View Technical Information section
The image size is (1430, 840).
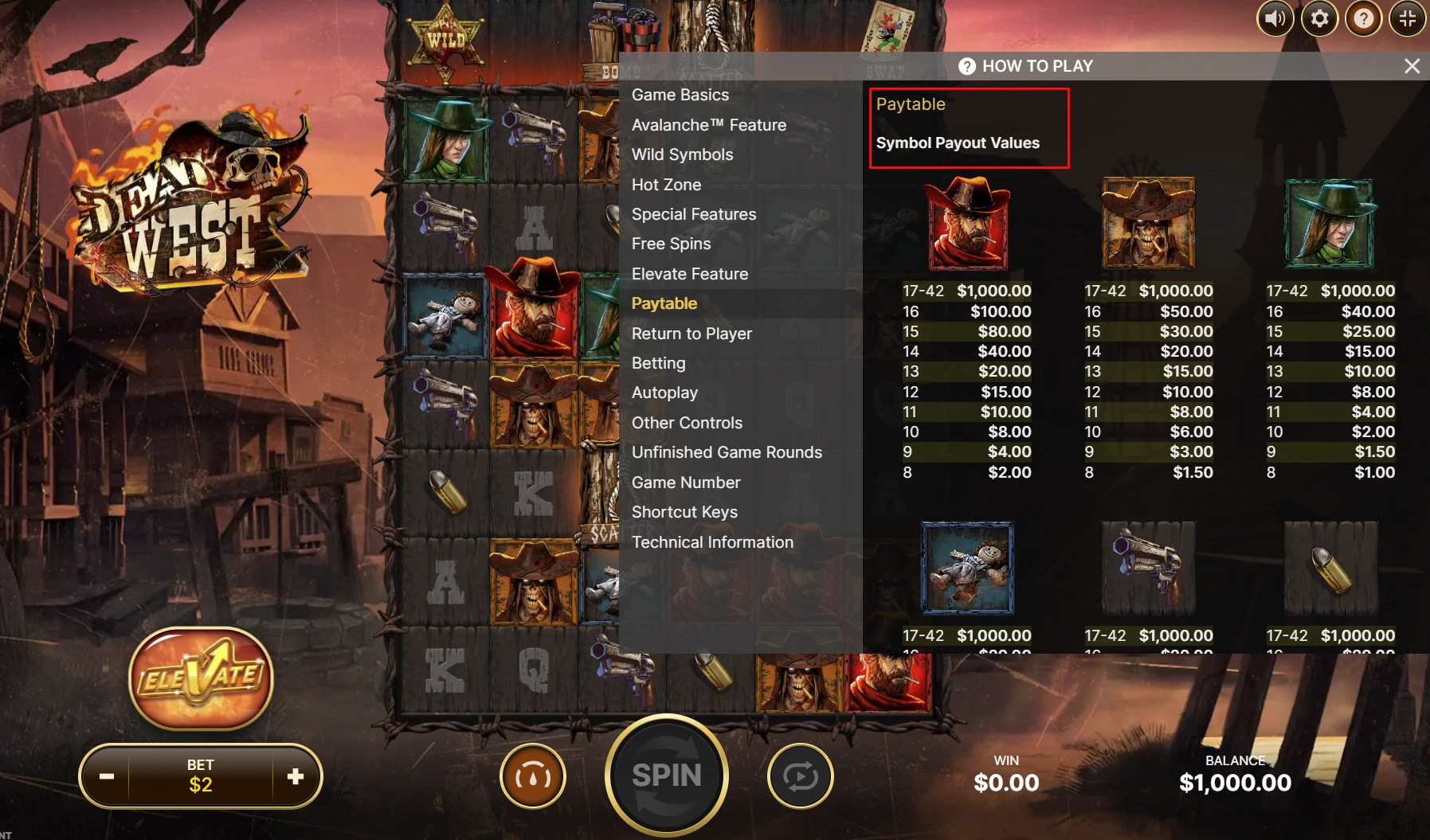pos(712,542)
